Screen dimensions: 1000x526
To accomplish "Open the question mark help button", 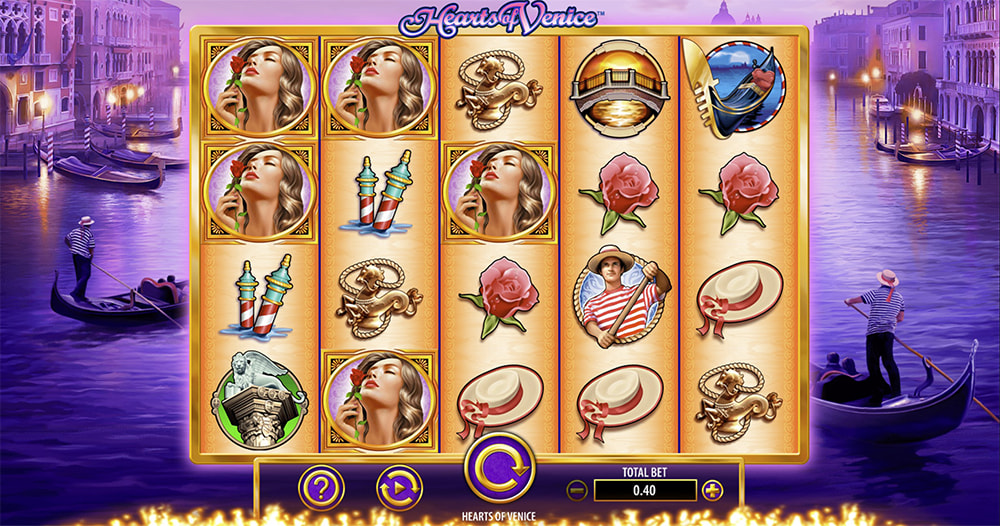I will point(321,488).
